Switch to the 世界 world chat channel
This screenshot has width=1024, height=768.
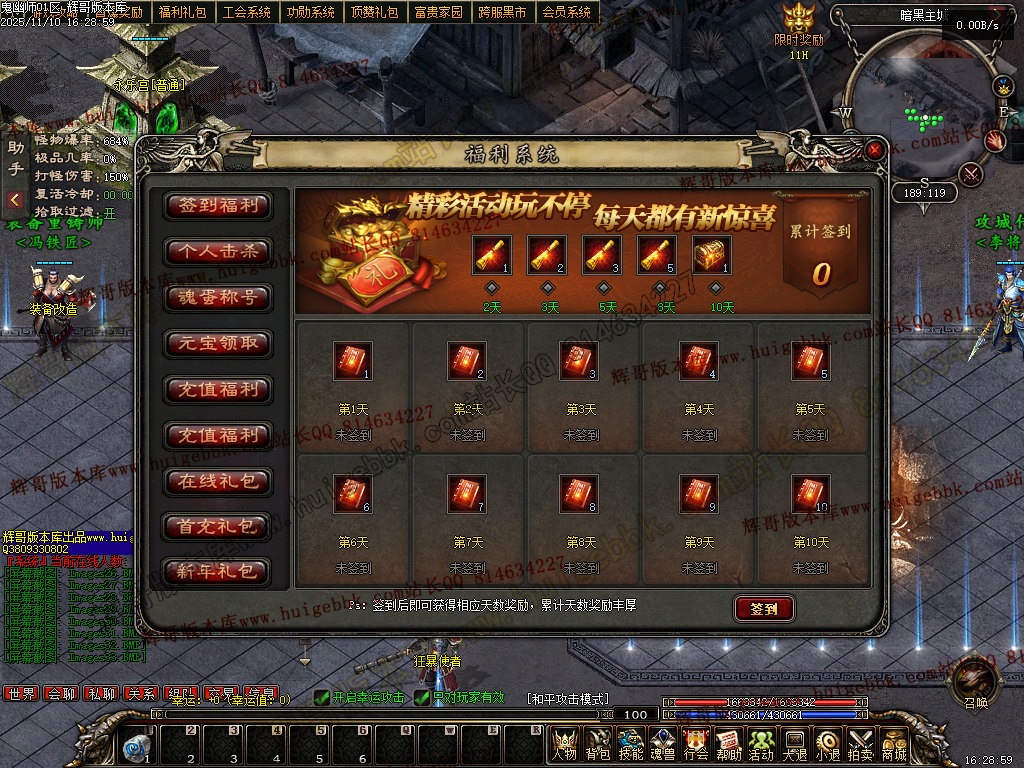pyautogui.click(x=21, y=693)
